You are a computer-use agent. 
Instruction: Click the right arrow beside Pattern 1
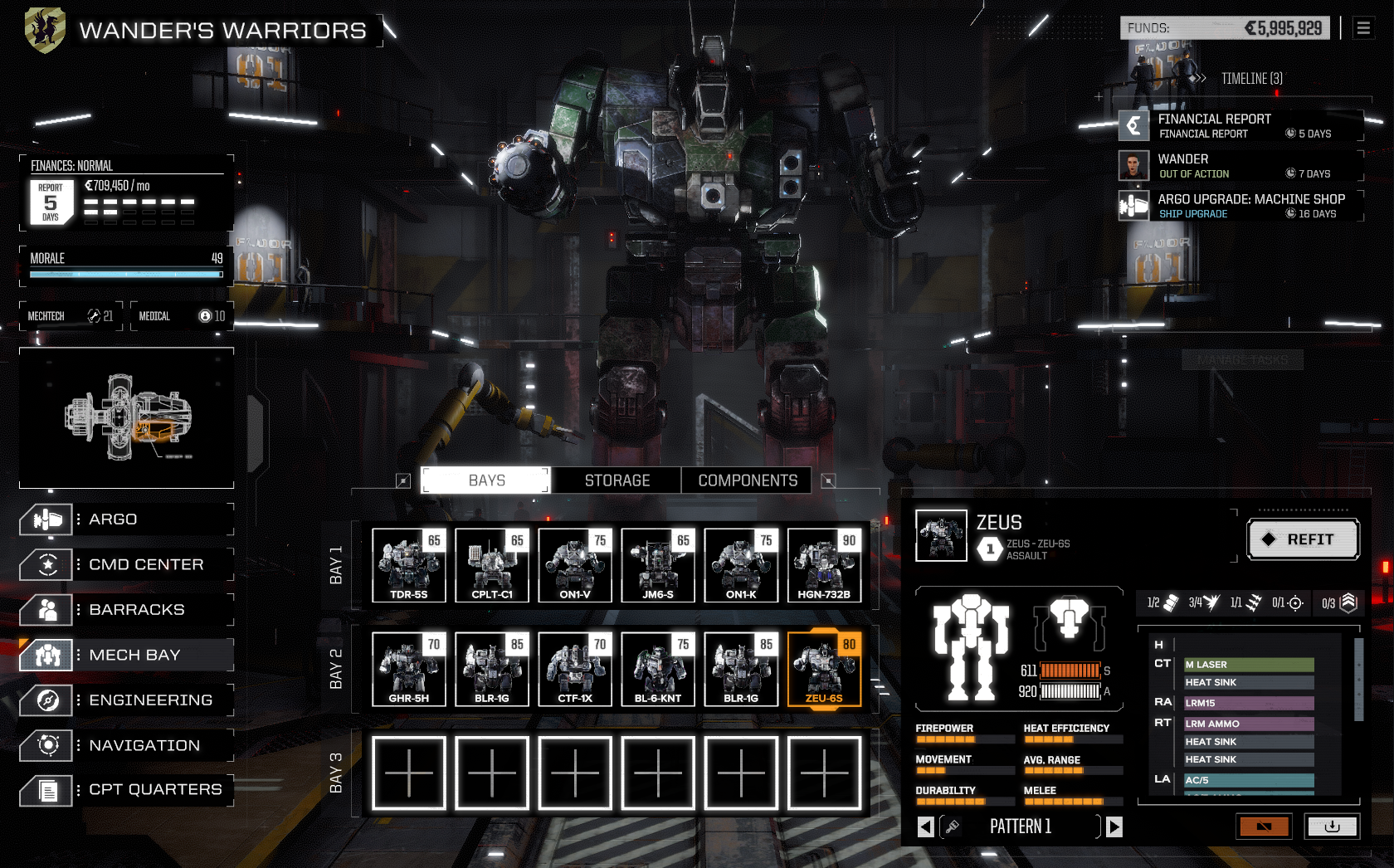coord(1114,827)
